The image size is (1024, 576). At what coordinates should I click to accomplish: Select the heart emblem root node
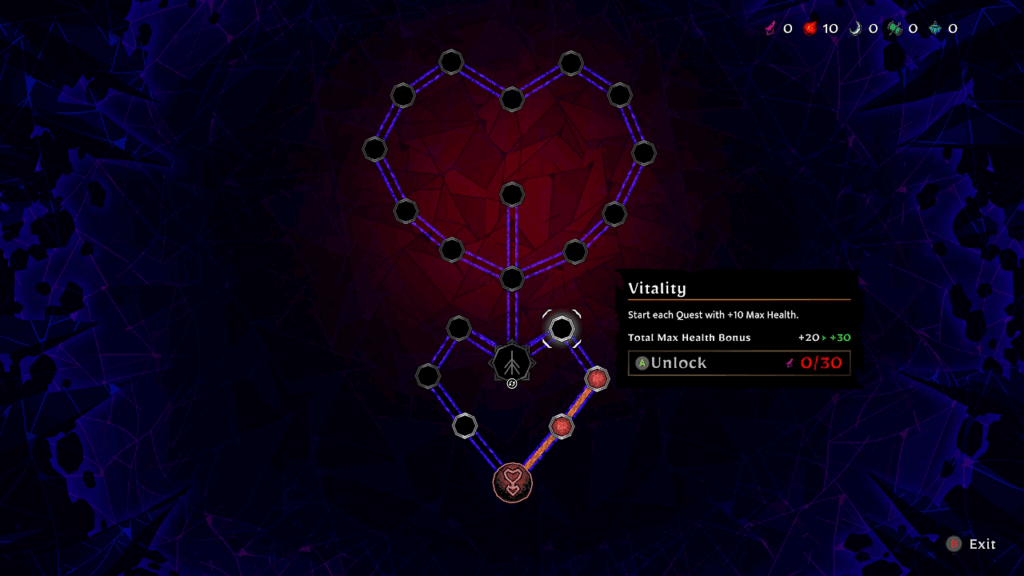tap(512, 481)
